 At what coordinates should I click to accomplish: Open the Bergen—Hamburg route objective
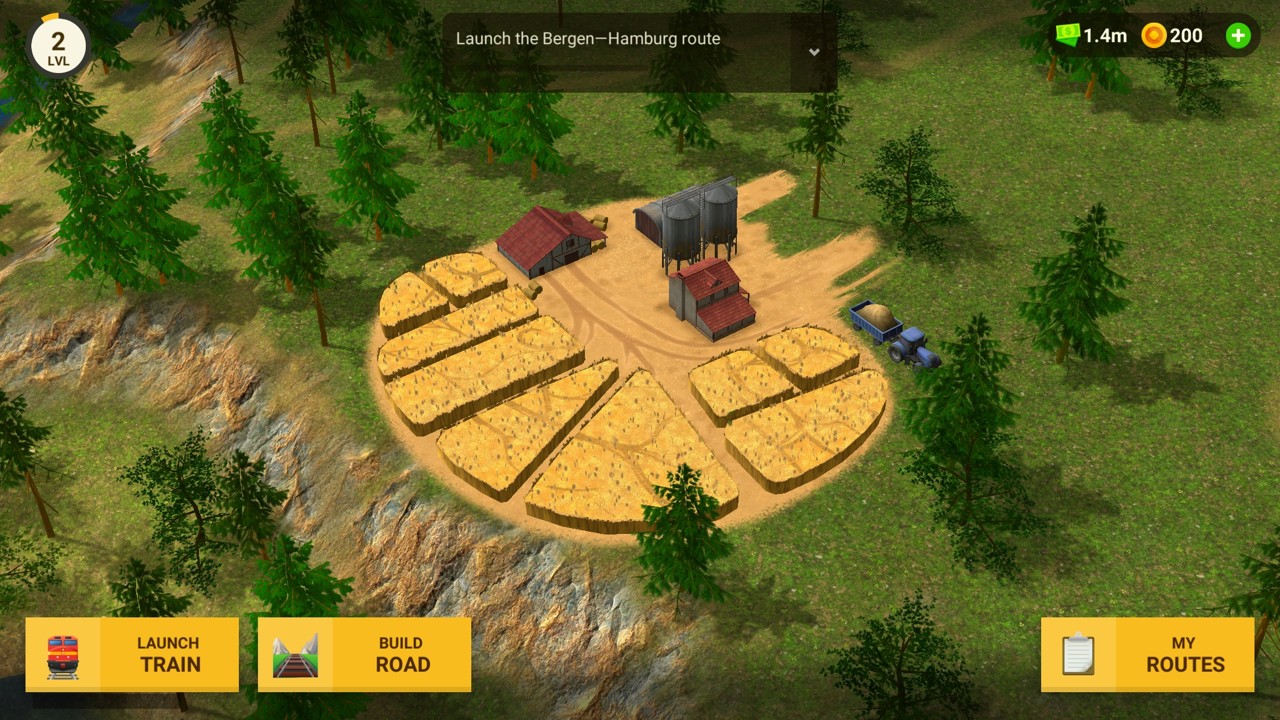click(x=588, y=39)
